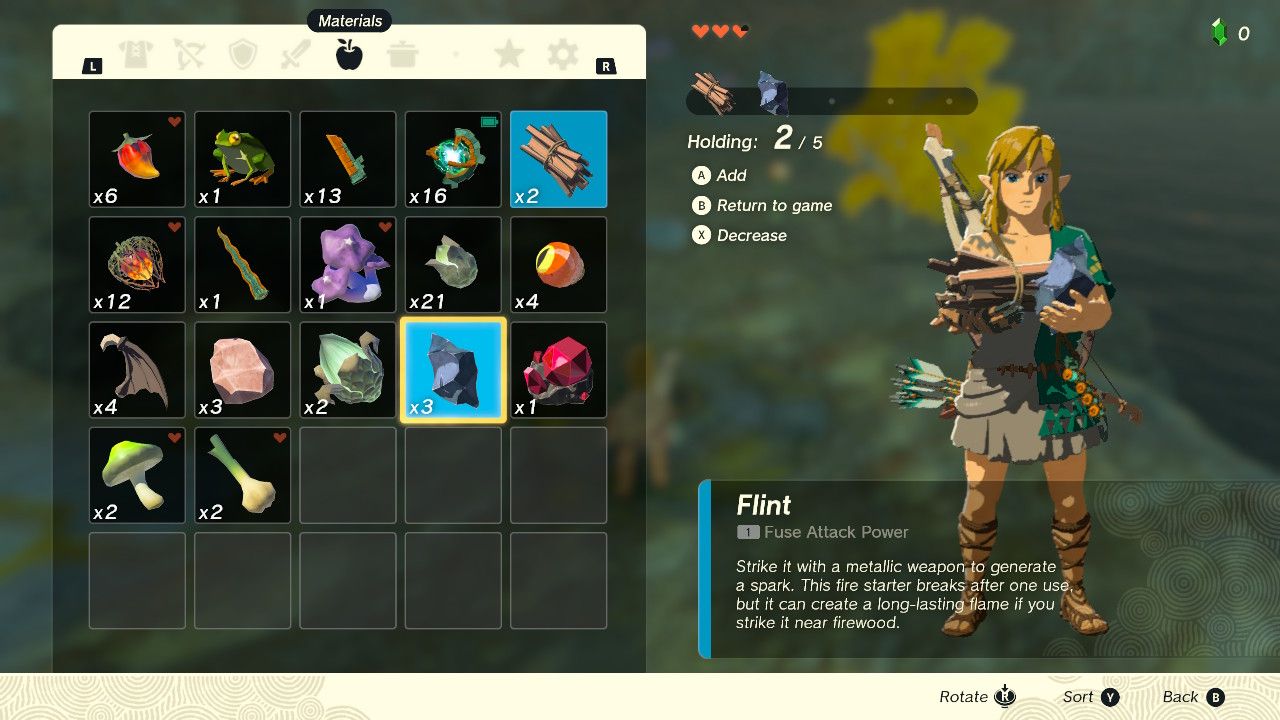
Task: Select the green mushroom slot
Action: pyautogui.click(x=137, y=475)
